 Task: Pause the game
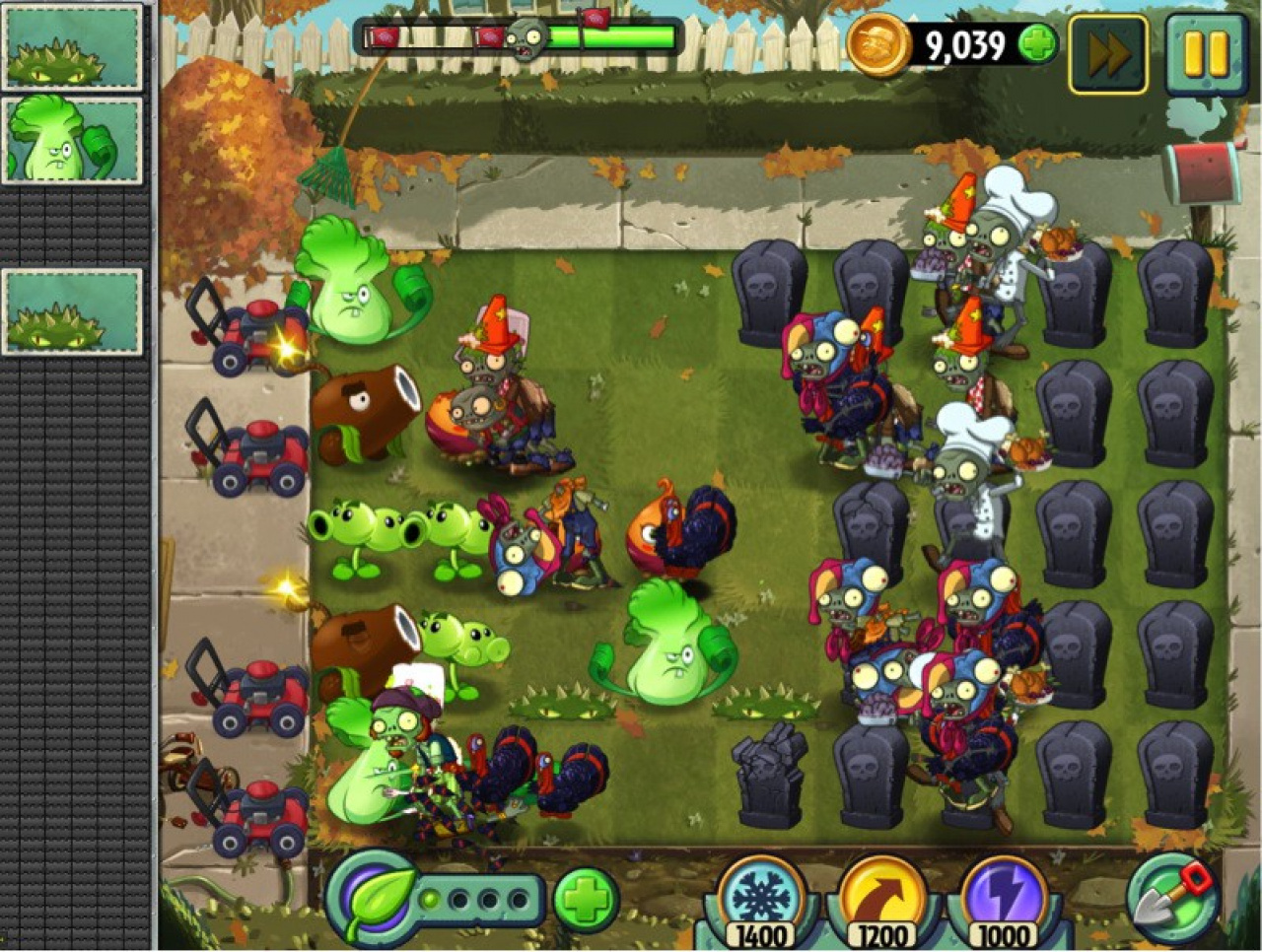1206,54
